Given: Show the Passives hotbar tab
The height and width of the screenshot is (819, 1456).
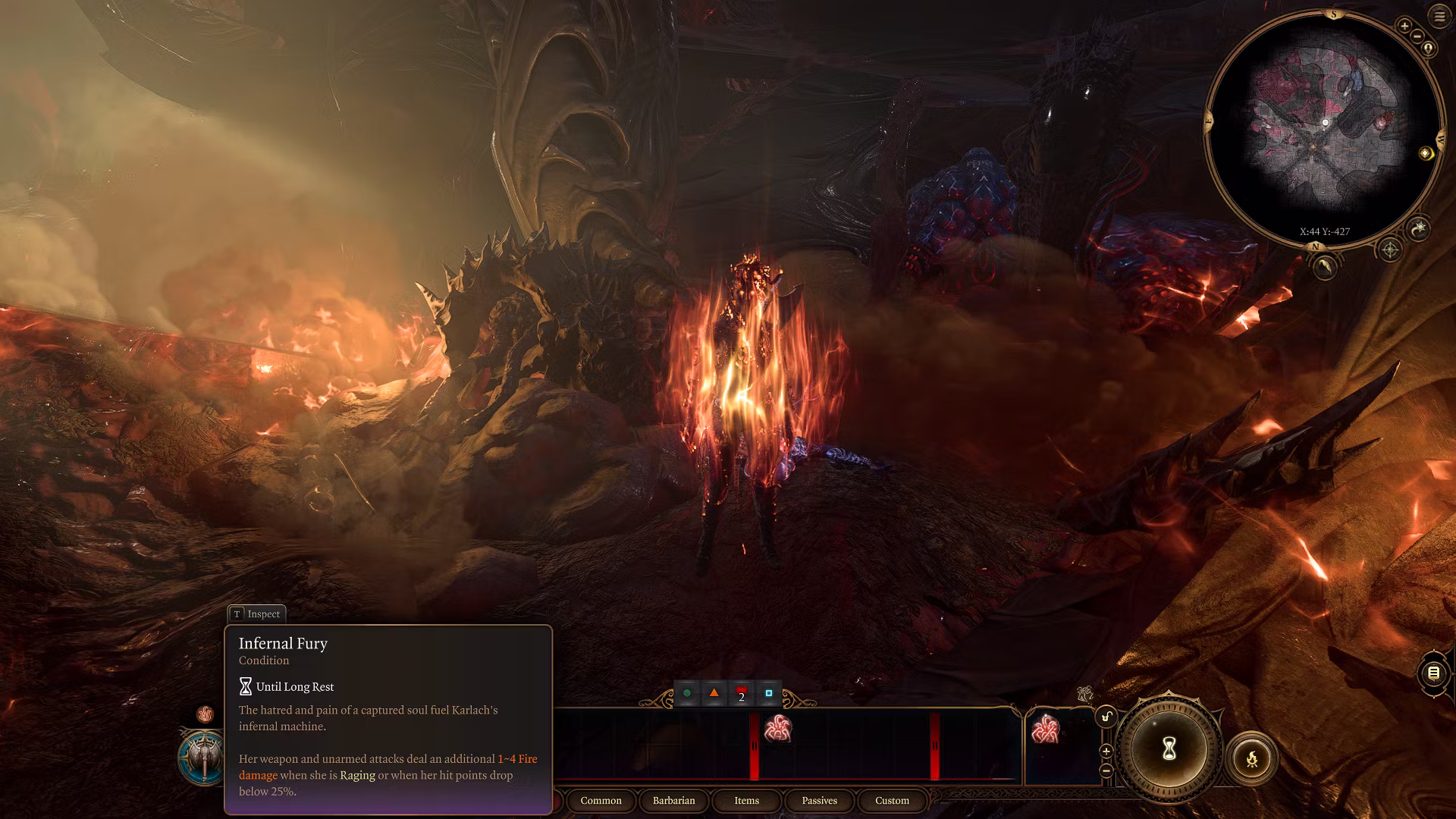Looking at the screenshot, I should click(x=819, y=801).
